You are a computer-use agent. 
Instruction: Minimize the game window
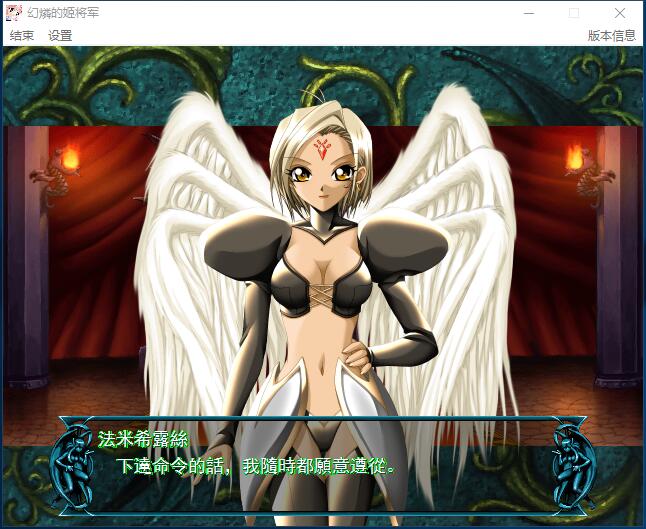coord(528,13)
